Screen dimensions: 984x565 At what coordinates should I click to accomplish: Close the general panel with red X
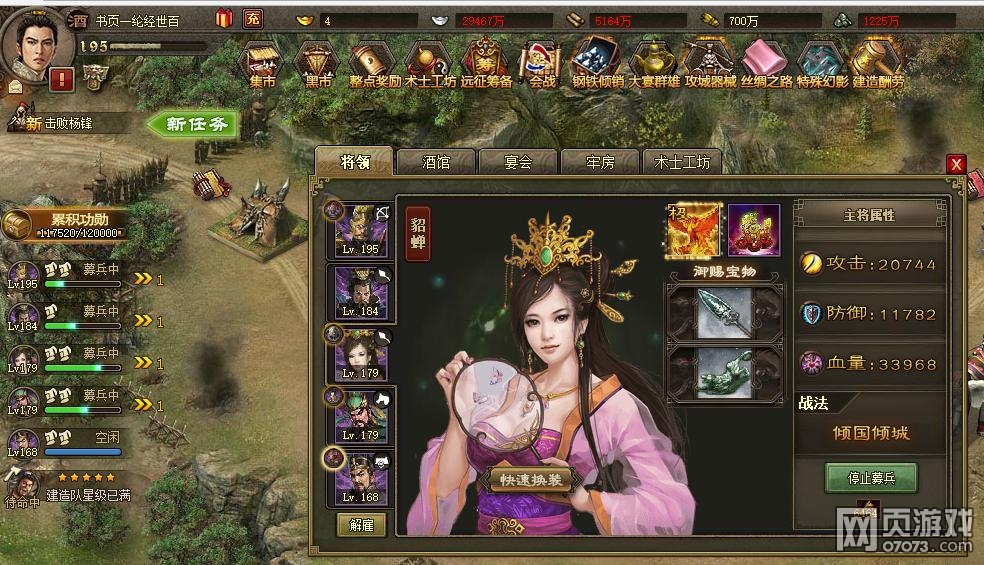957,164
